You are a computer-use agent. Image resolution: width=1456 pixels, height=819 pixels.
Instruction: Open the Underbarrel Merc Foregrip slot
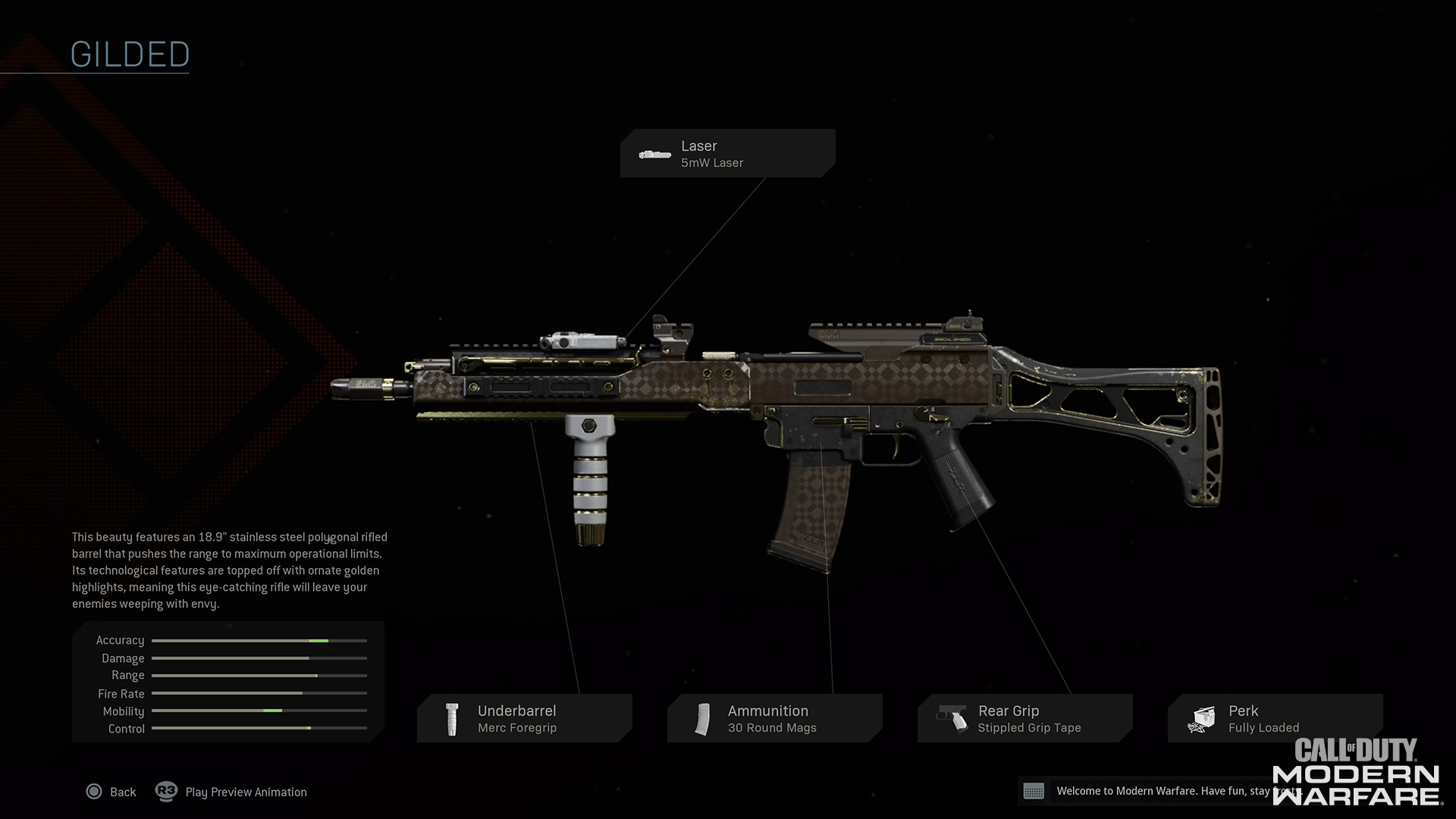(524, 718)
